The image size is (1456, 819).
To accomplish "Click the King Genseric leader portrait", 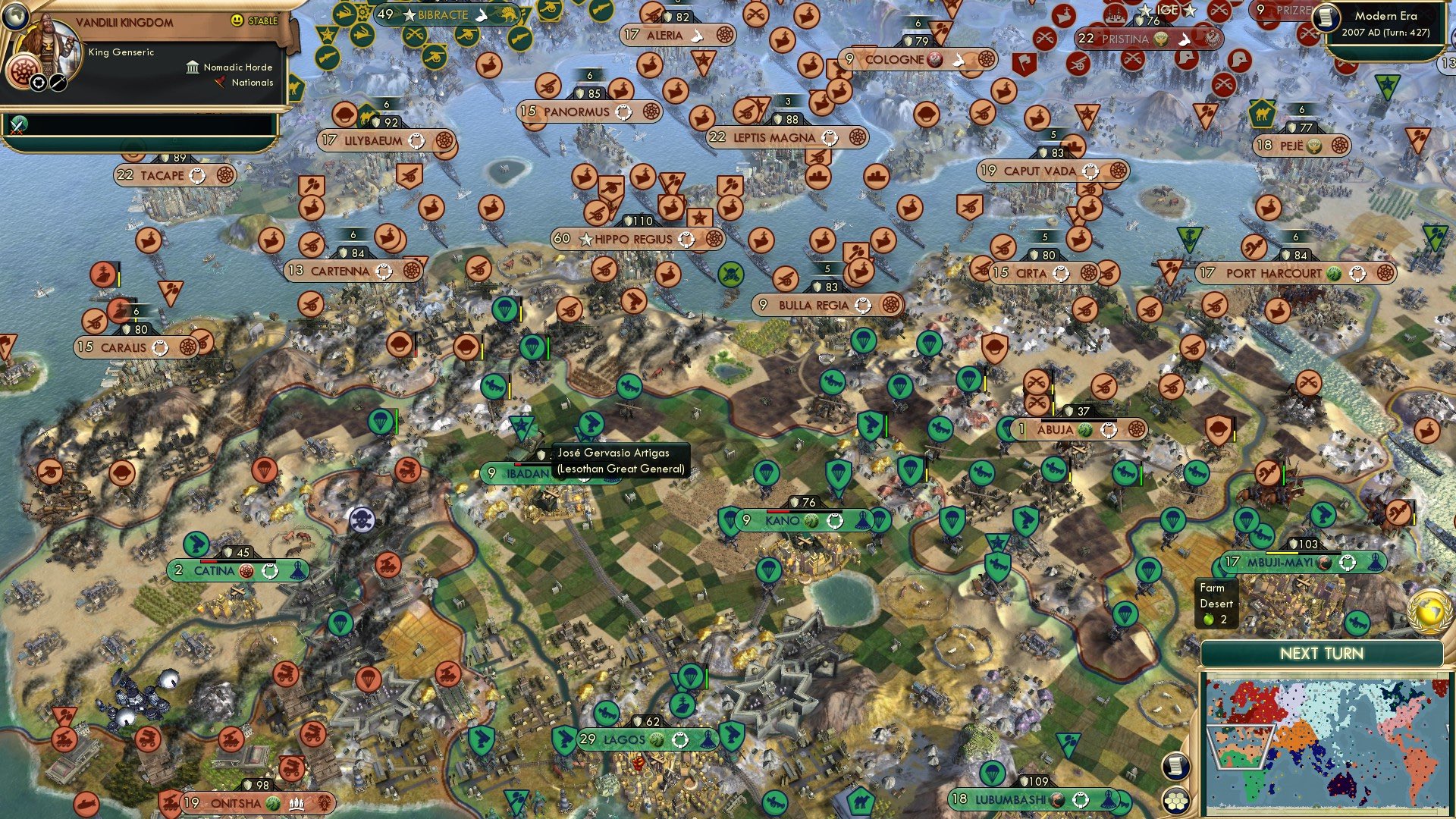I will point(49,42).
